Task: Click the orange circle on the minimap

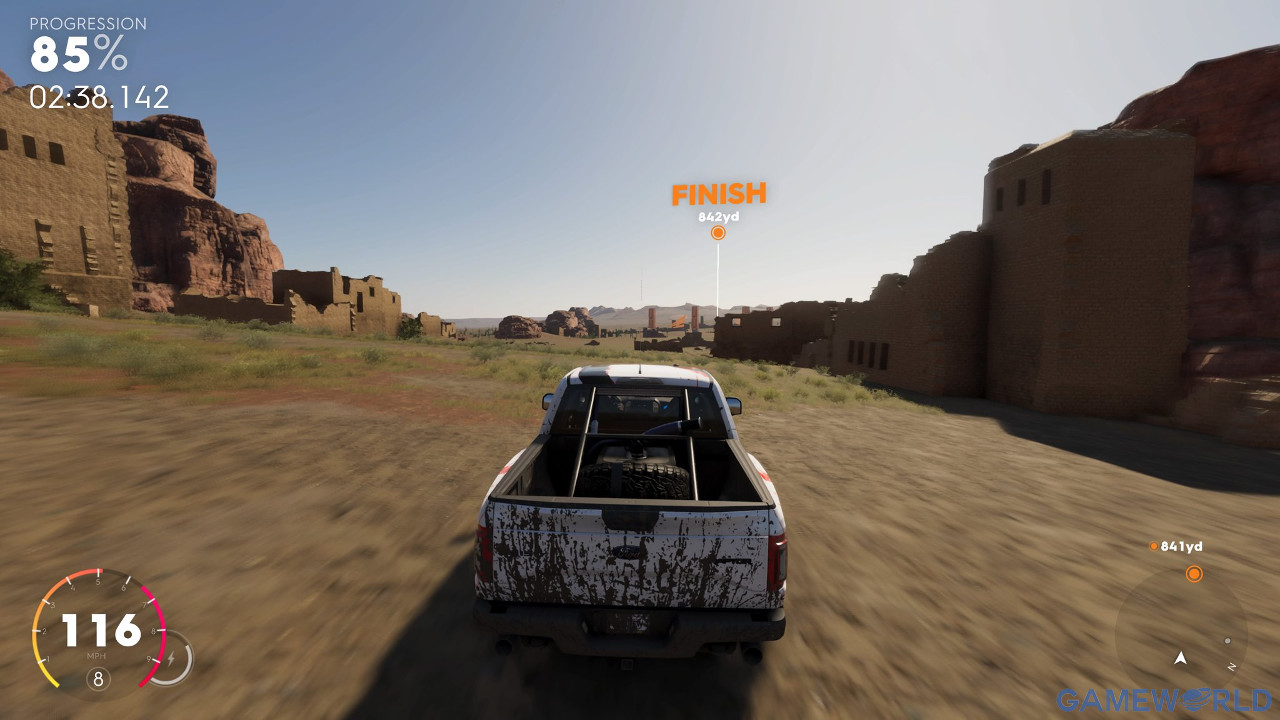Action: click(x=1196, y=574)
